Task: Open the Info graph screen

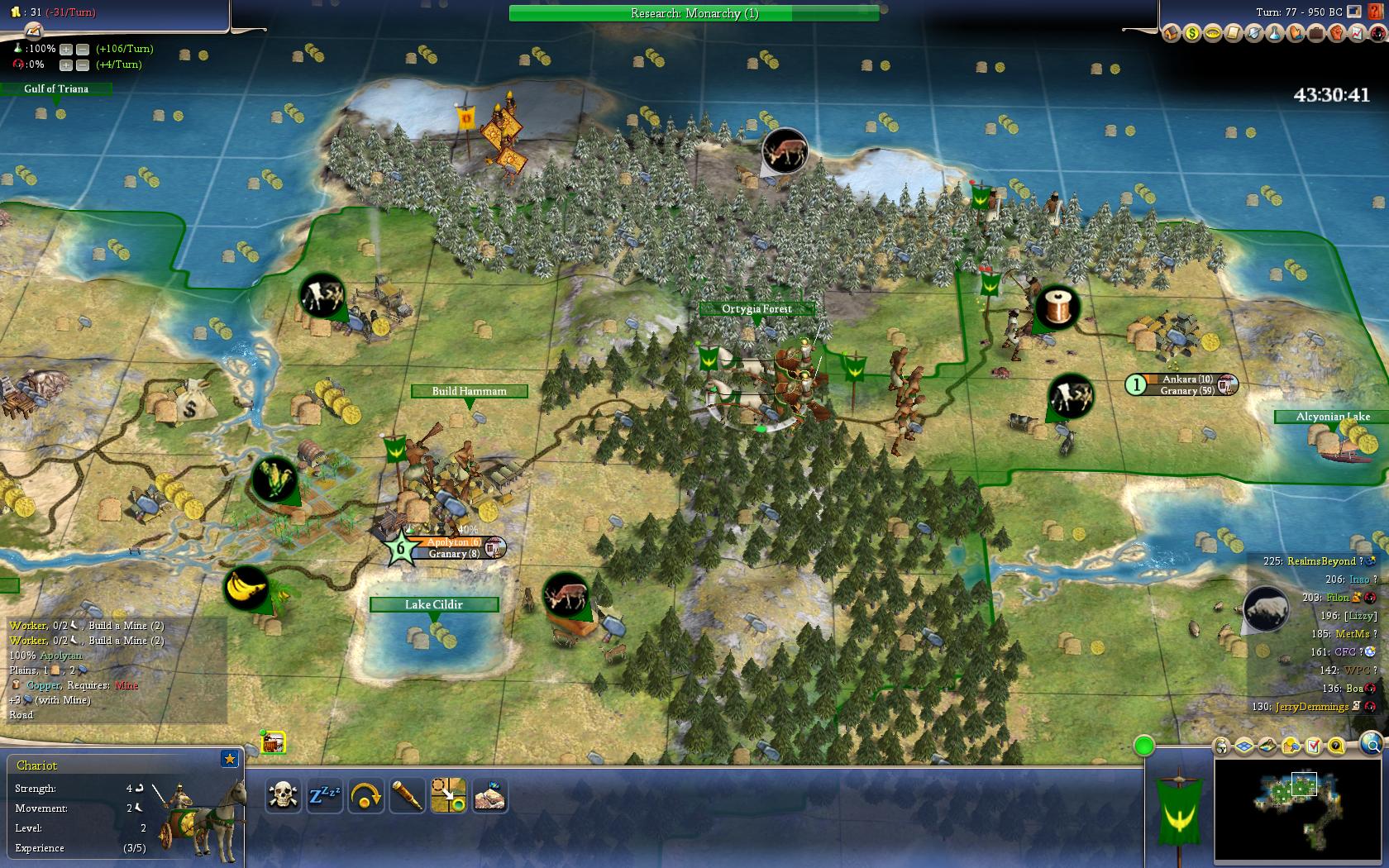Action: (x=1357, y=34)
